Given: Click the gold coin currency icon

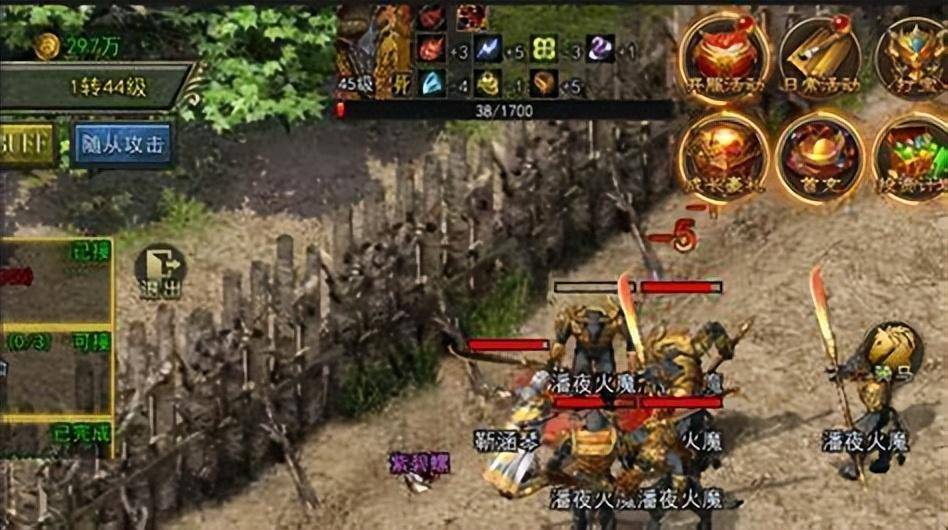Looking at the screenshot, I should tap(47, 44).
